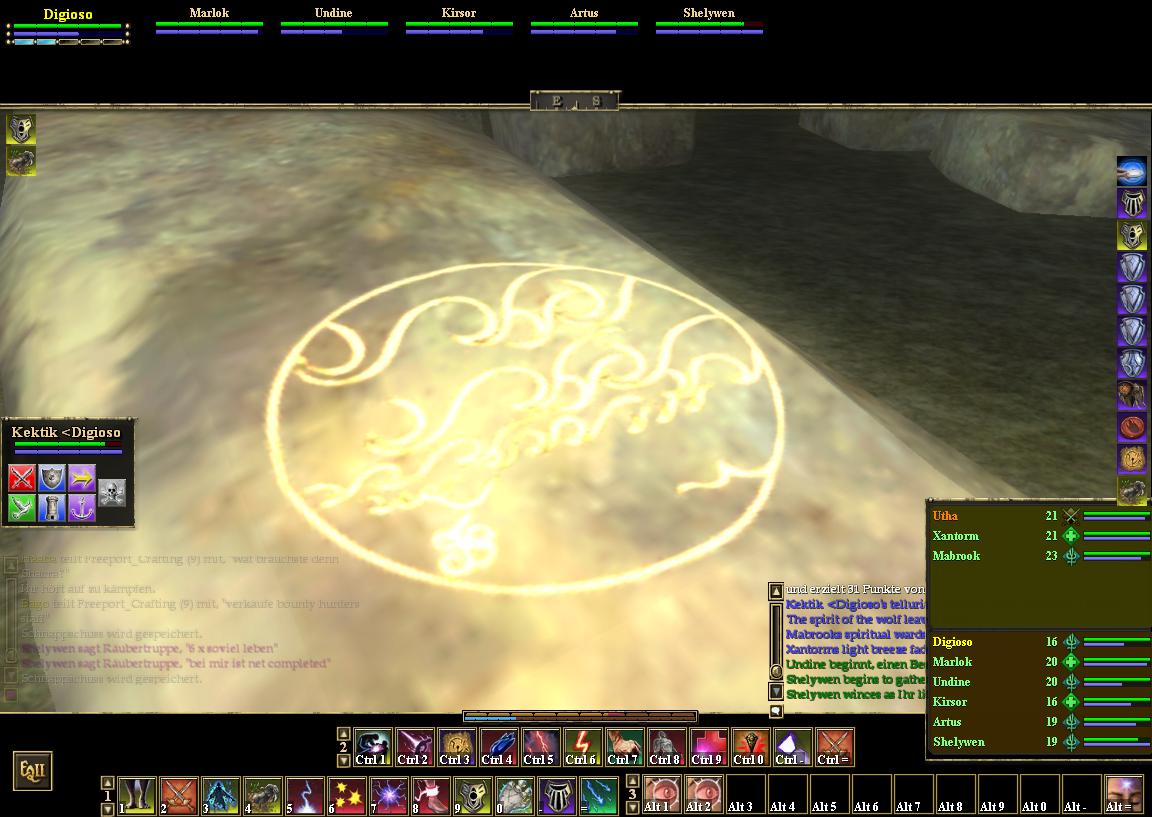Viewport: 1152px width, 817px height.
Task: Choose the pet's yellow arrow follow command
Action: tap(82, 478)
